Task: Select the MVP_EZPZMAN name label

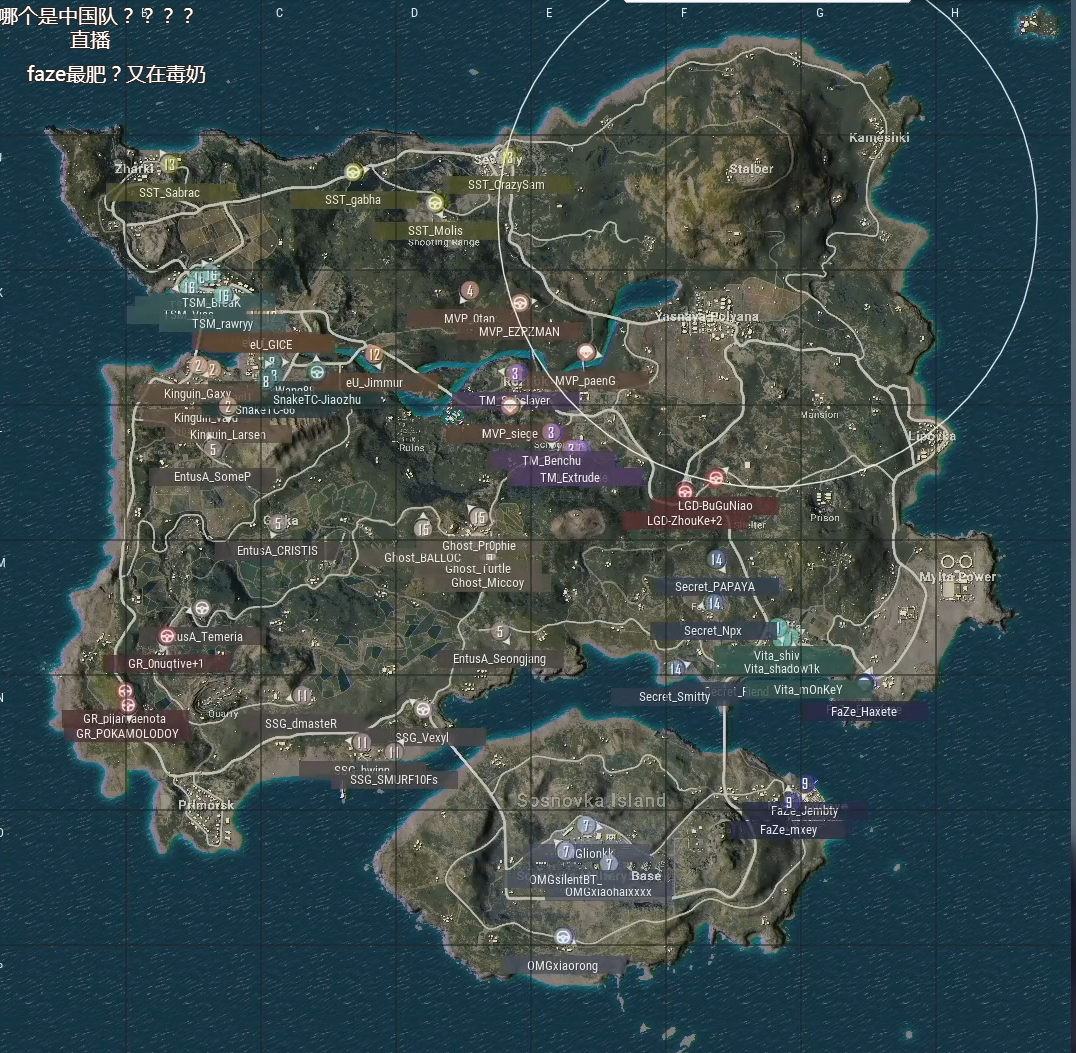Action: point(519,331)
